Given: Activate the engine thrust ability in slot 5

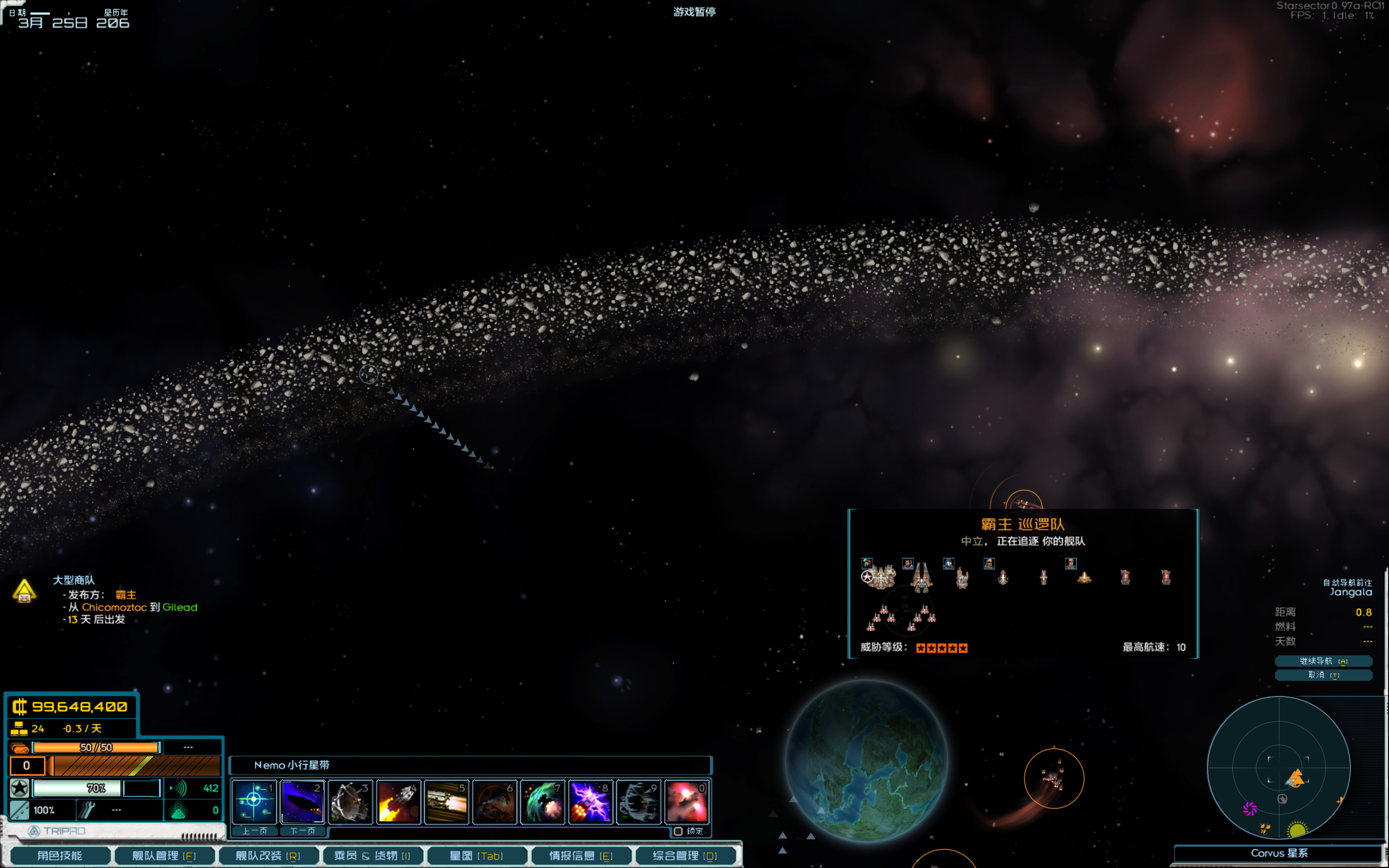Looking at the screenshot, I should pos(447,801).
